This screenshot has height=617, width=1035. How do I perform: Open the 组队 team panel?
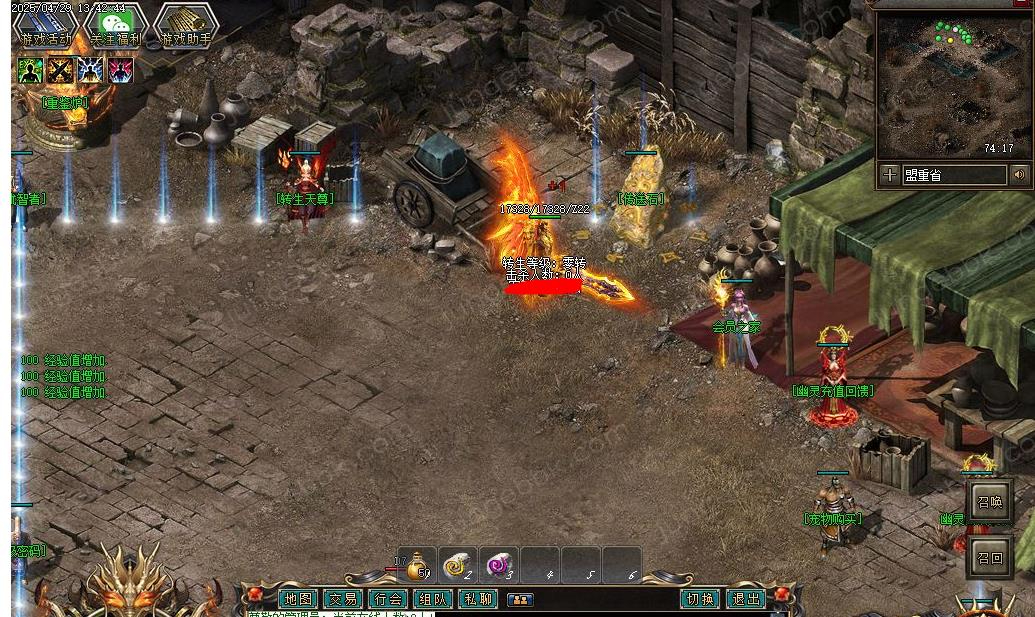(x=432, y=599)
